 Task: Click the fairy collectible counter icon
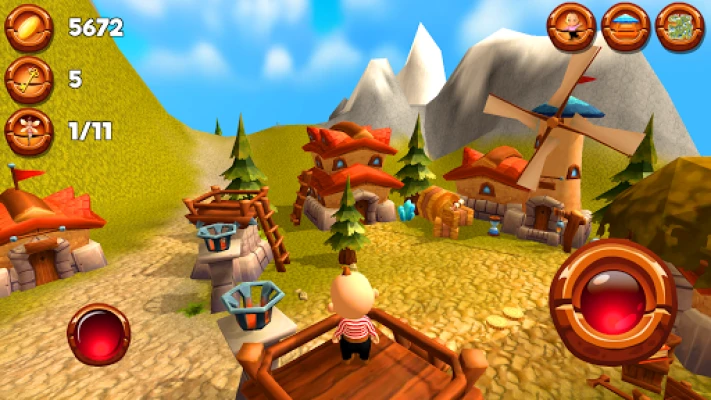point(28,131)
